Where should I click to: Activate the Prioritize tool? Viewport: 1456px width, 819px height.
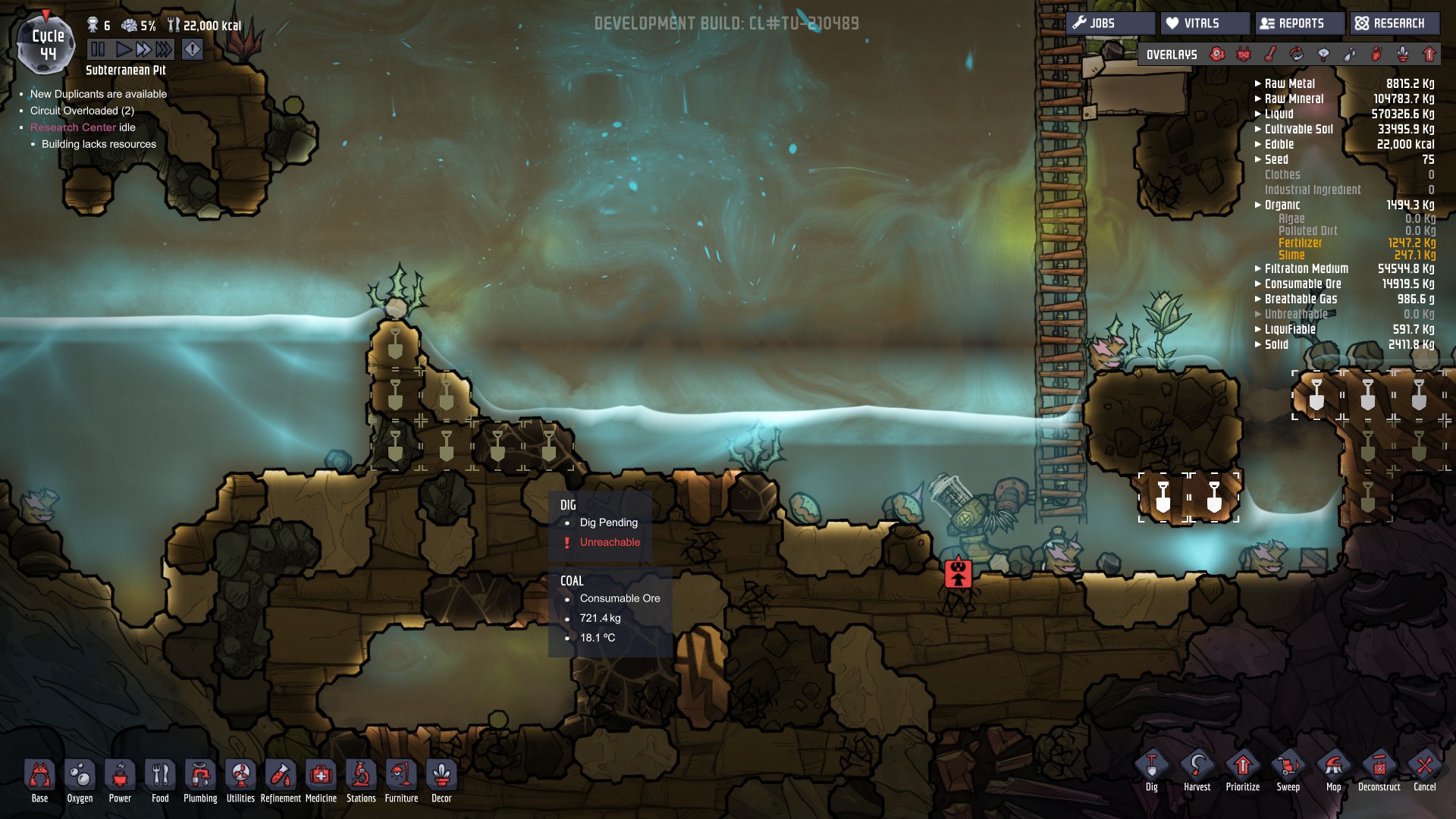(x=1242, y=767)
